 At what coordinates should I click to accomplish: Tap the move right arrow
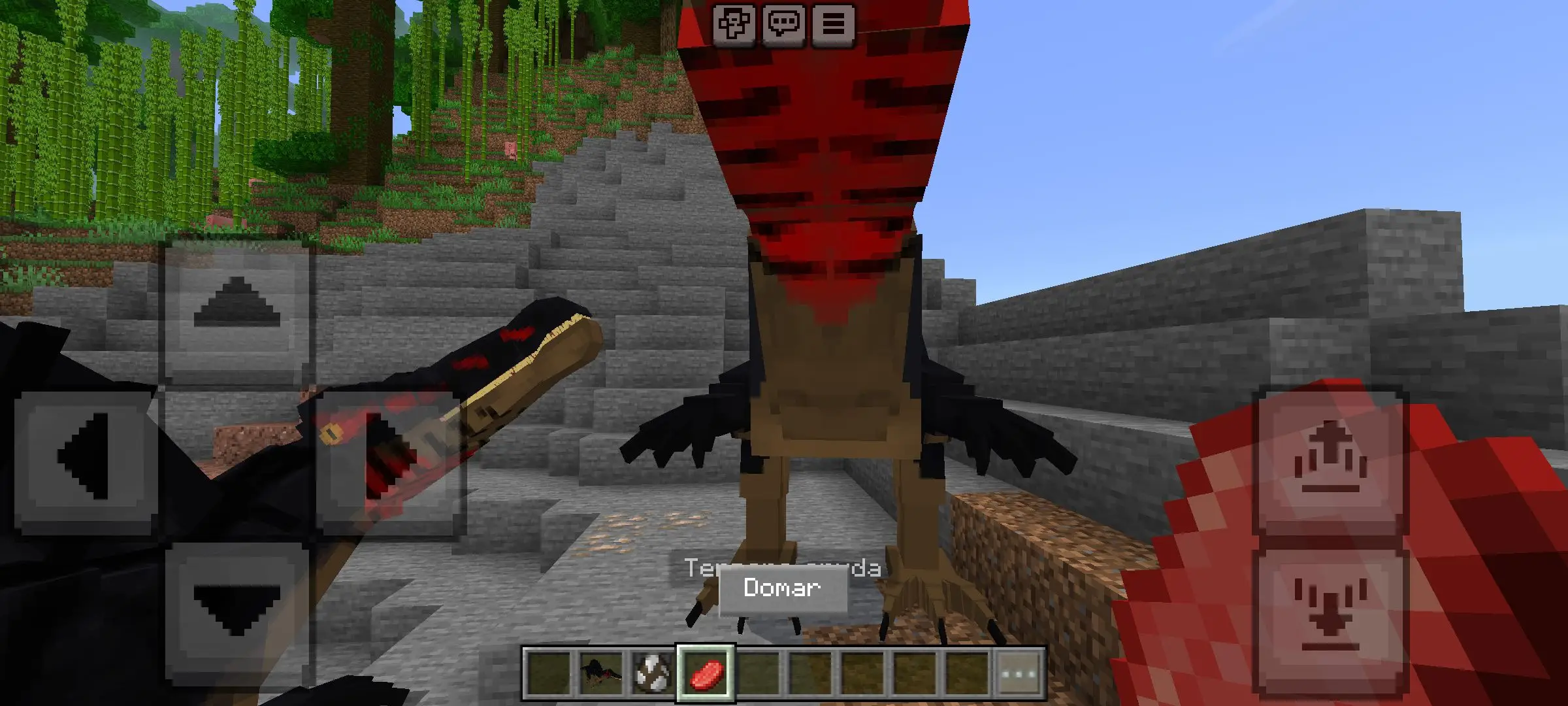pyautogui.click(x=389, y=456)
